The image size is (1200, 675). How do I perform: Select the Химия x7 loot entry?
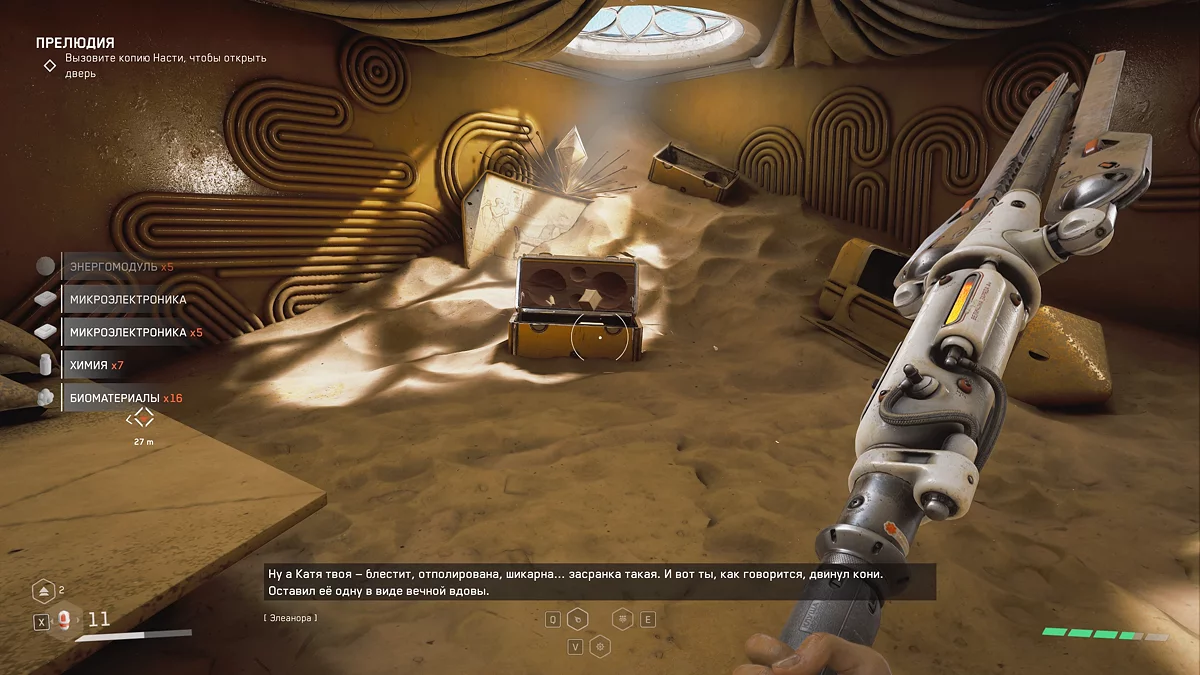[96, 365]
